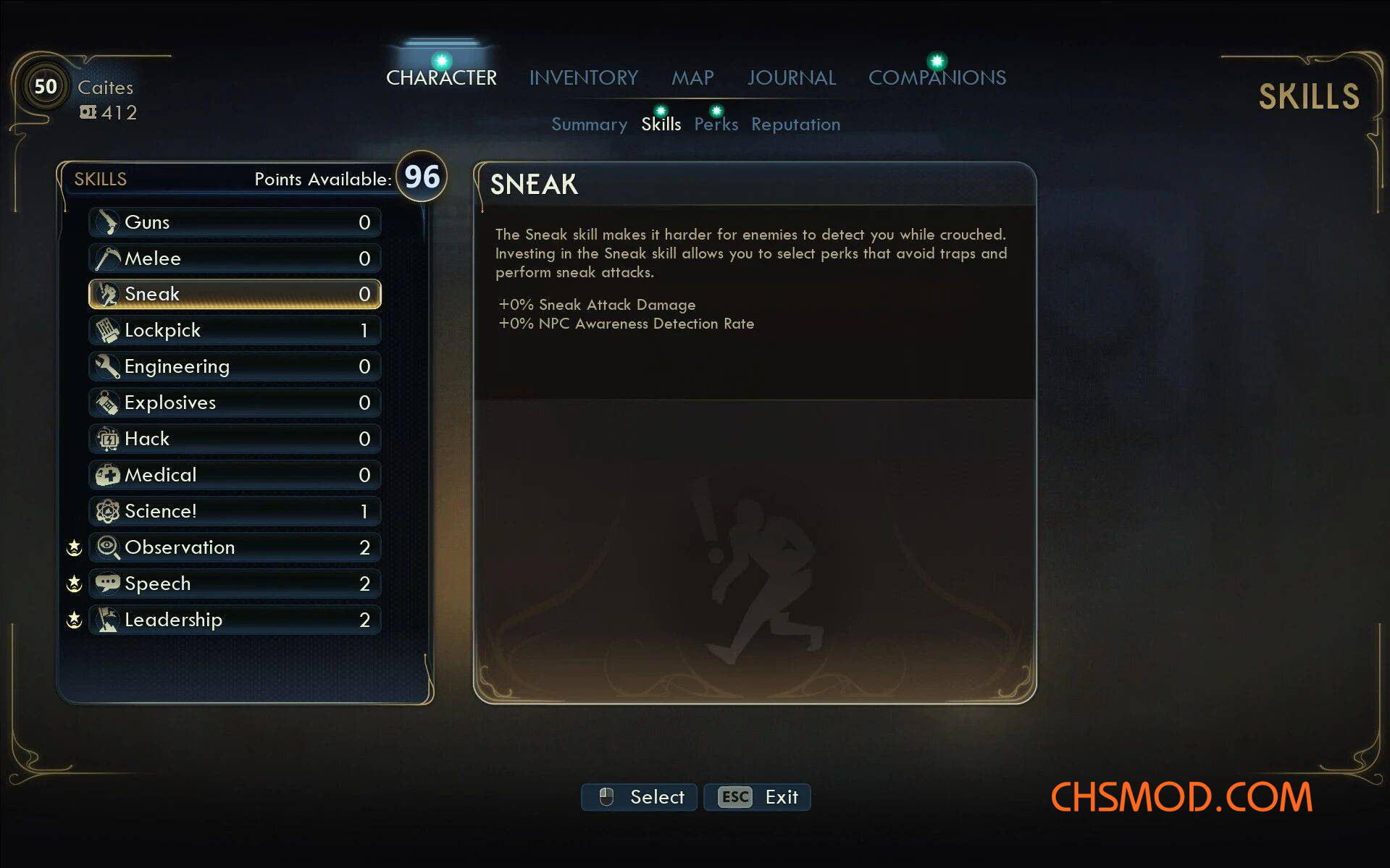Select the Guns skill row
Image resolution: width=1390 pixels, height=868 pixels.
tap(235, 222)
